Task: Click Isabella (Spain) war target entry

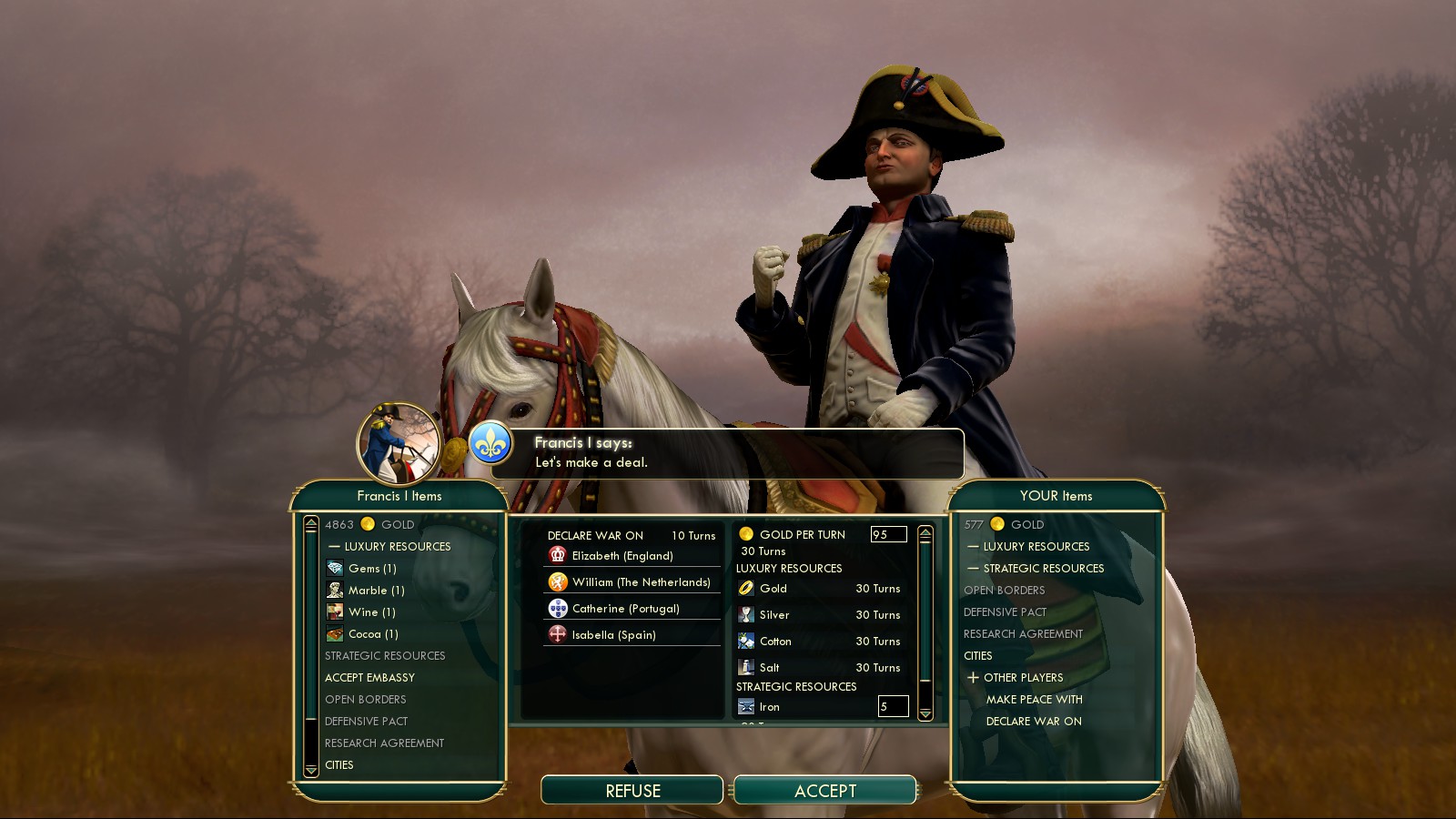Action: point(613,635)
